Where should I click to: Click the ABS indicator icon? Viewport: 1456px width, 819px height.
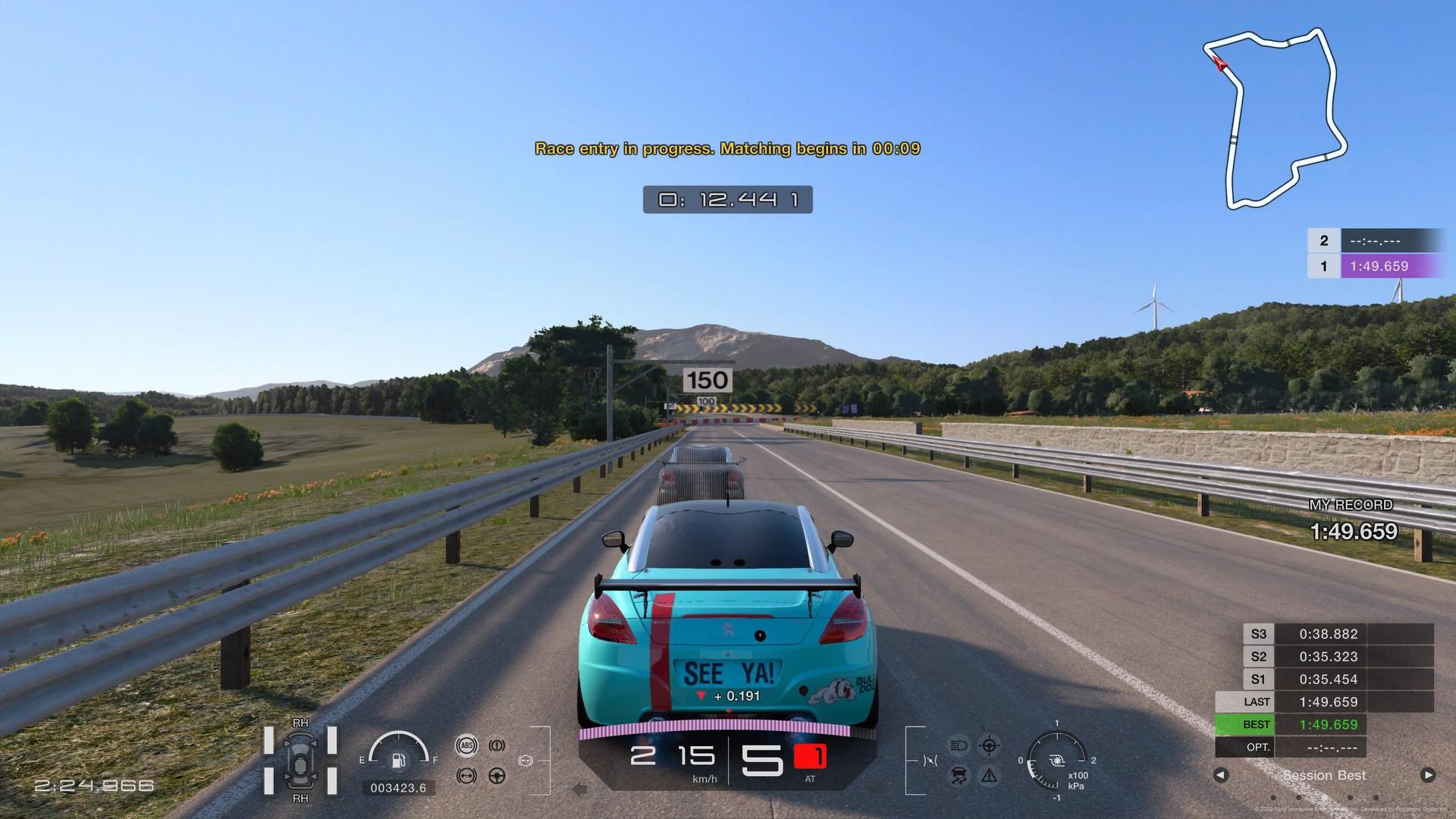(x=466, y=745)
